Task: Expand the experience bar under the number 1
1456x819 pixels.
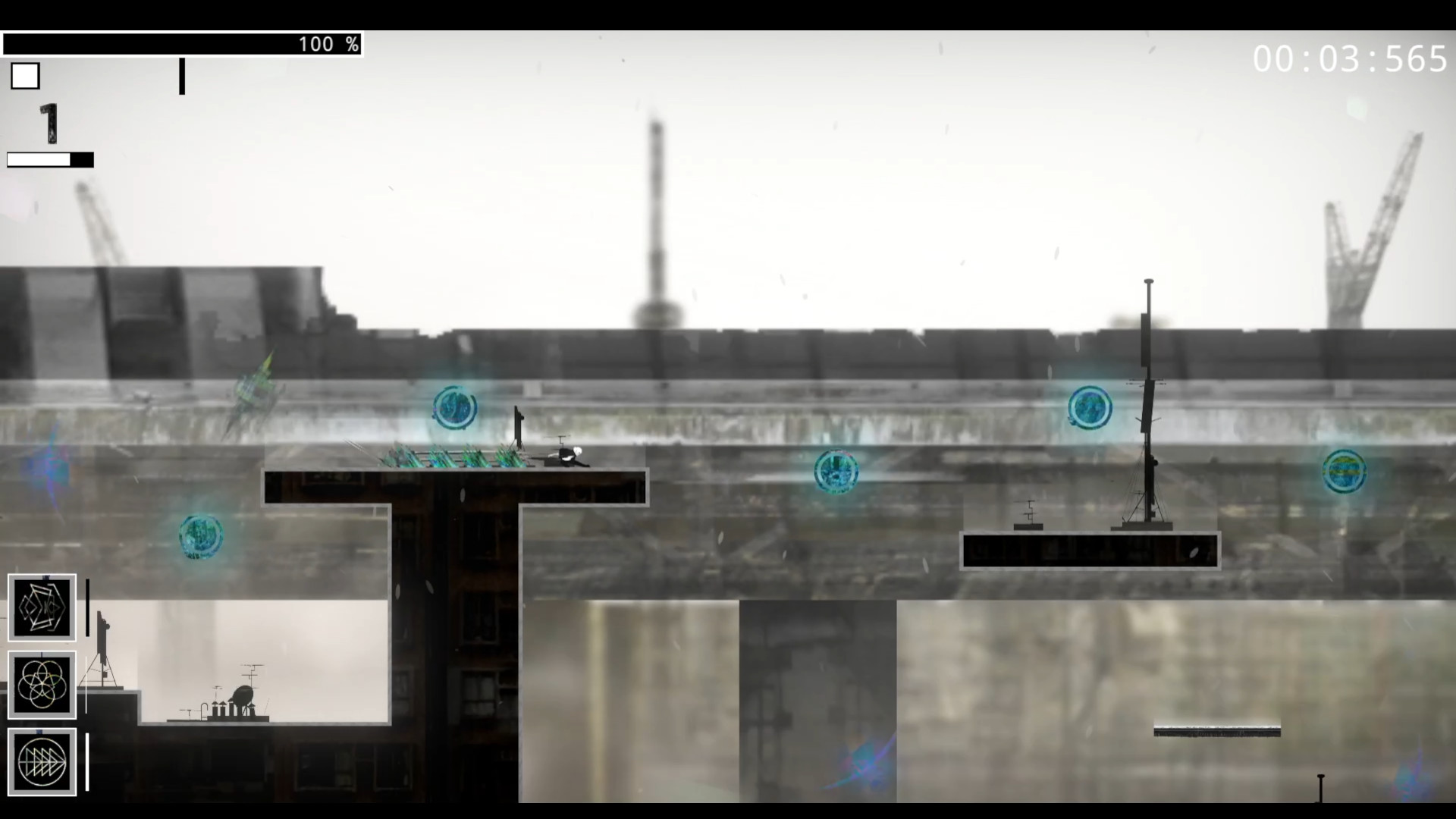Action: pos(49,160)
